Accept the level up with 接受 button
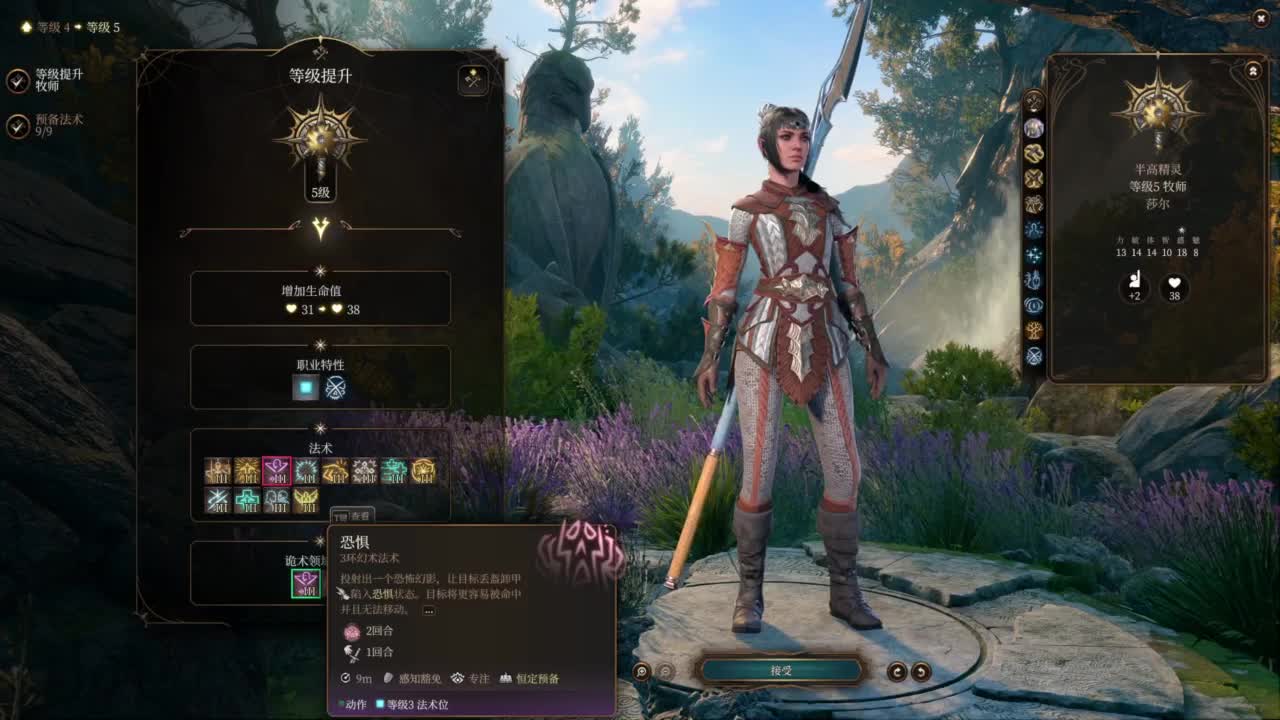The height and width of the screenshot is (720, 1280). pyautogui.click(x=781, y=670)
